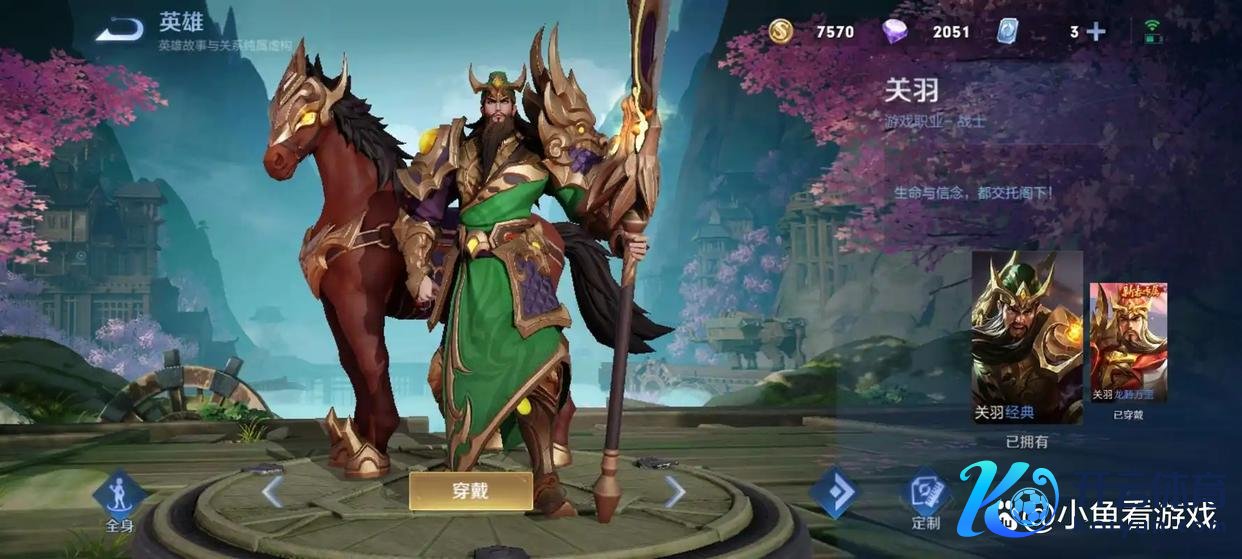The height and width of the screenshot is (559, 1242).
Task: Equip the skin with the 穿戴 button
Action: point(470,490)
